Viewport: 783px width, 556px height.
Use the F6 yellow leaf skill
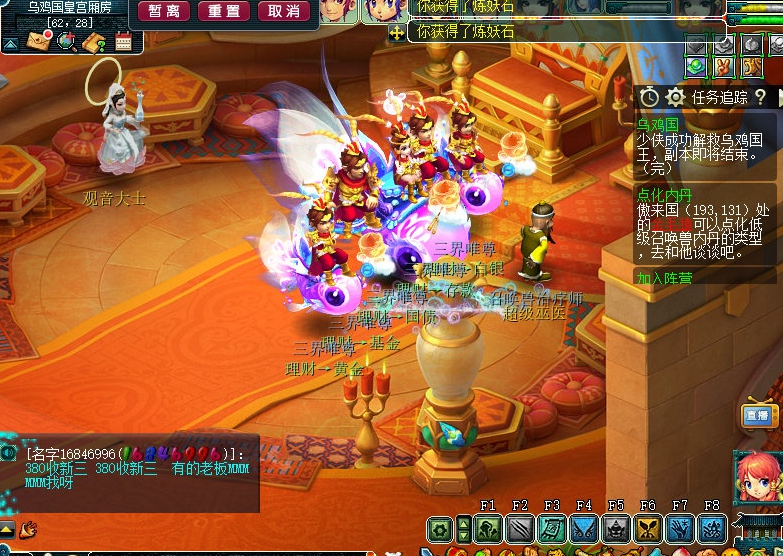tap(648, 529)
